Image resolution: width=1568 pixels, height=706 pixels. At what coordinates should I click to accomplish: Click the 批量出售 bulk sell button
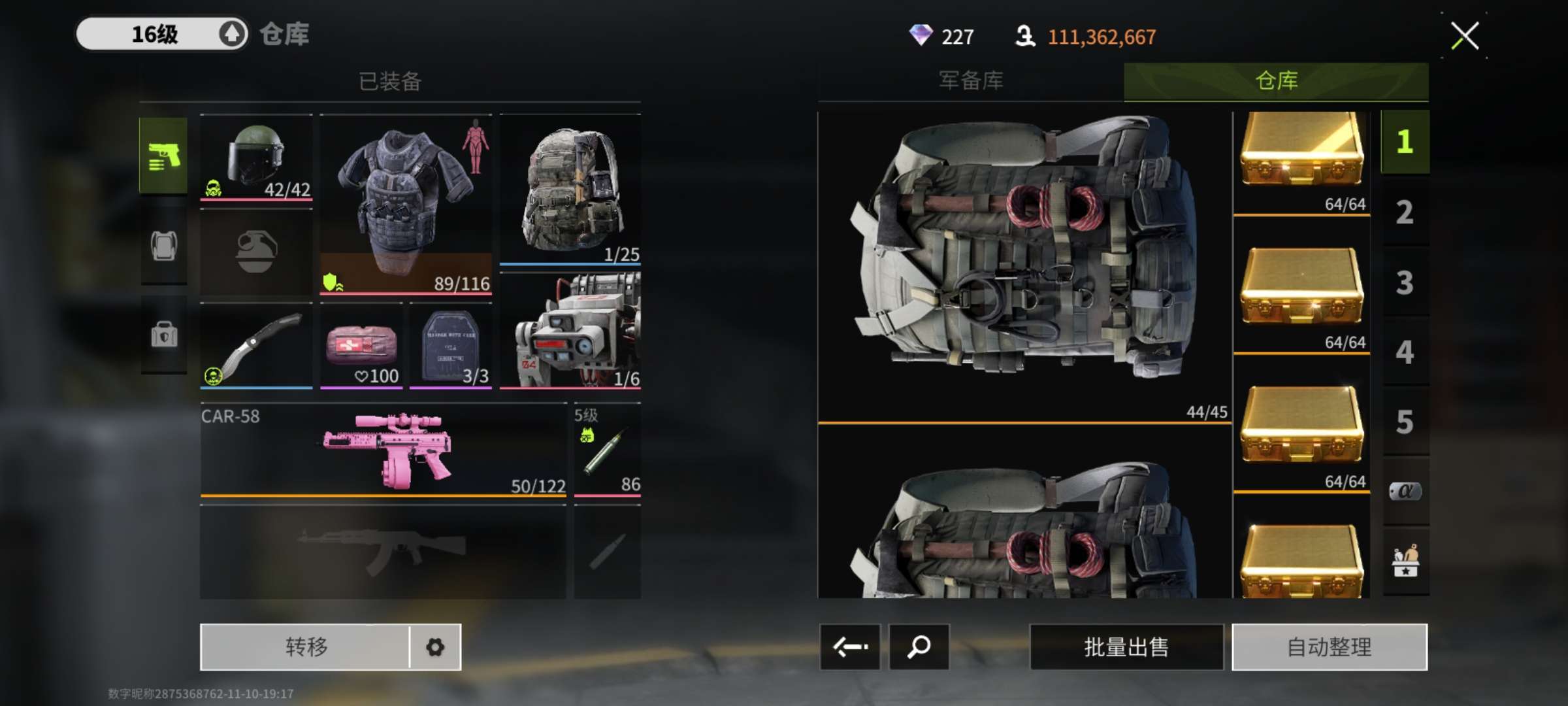(x=1126, y=647)
